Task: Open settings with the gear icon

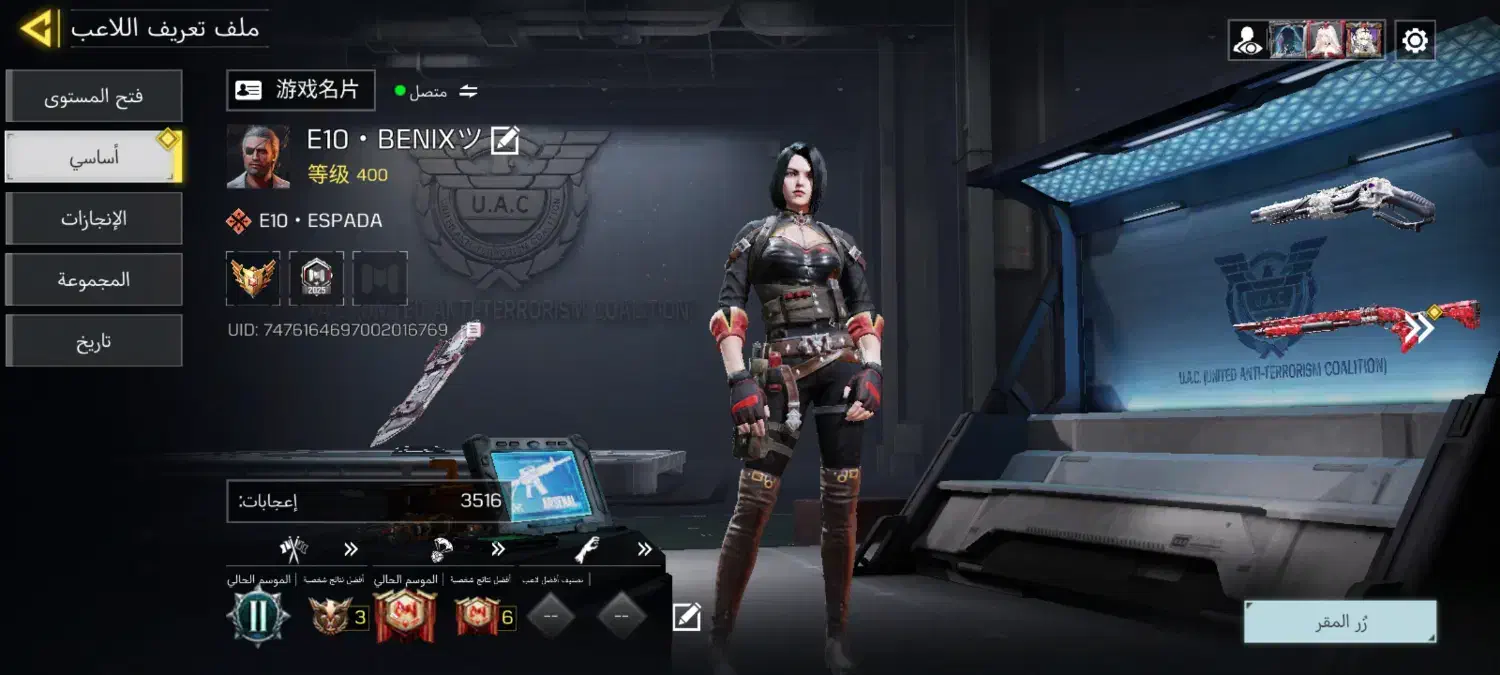Action: tap(1415, 41)
